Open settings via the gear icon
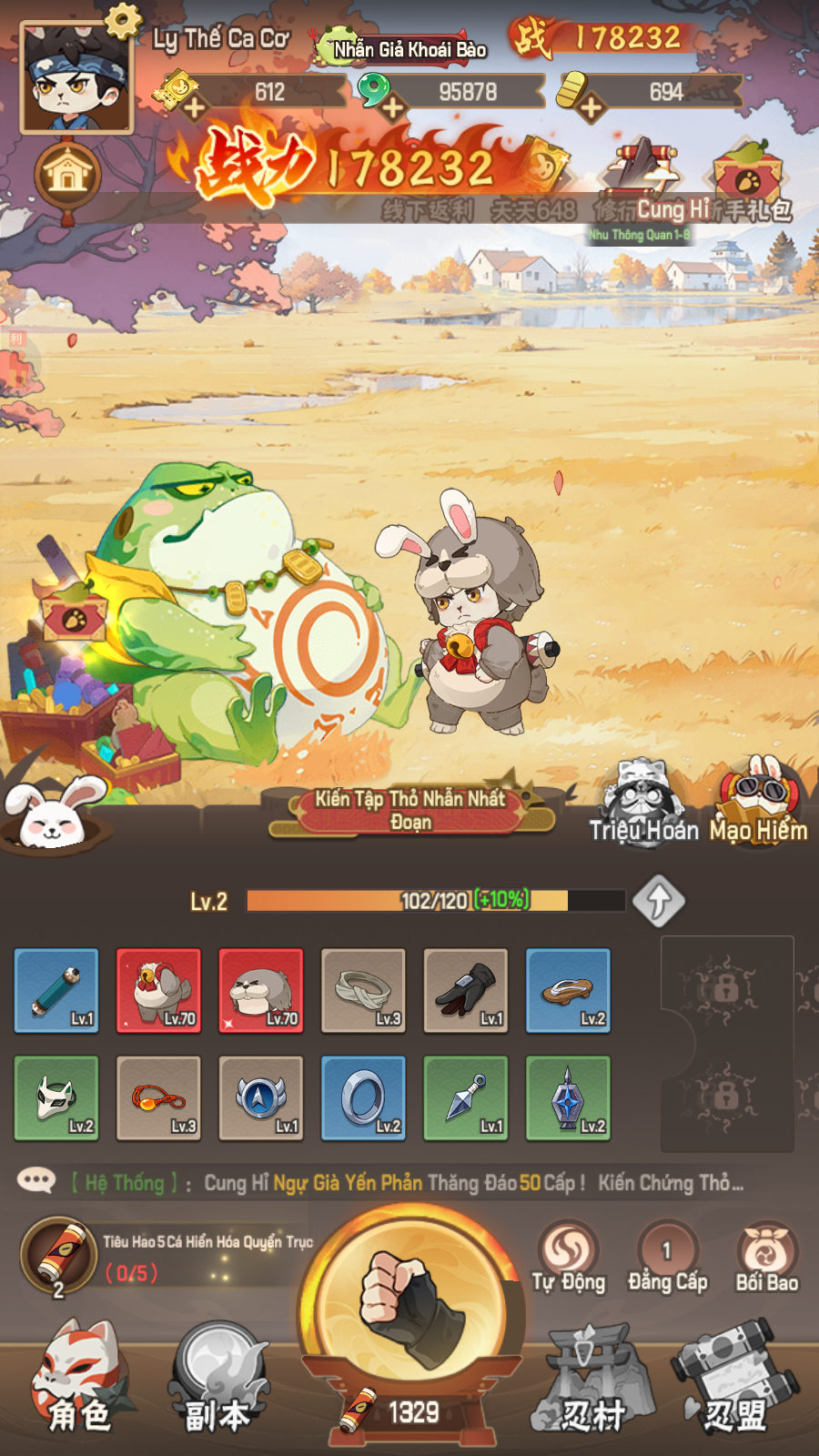The image size is (819, 1456). [x=122, y=19]
